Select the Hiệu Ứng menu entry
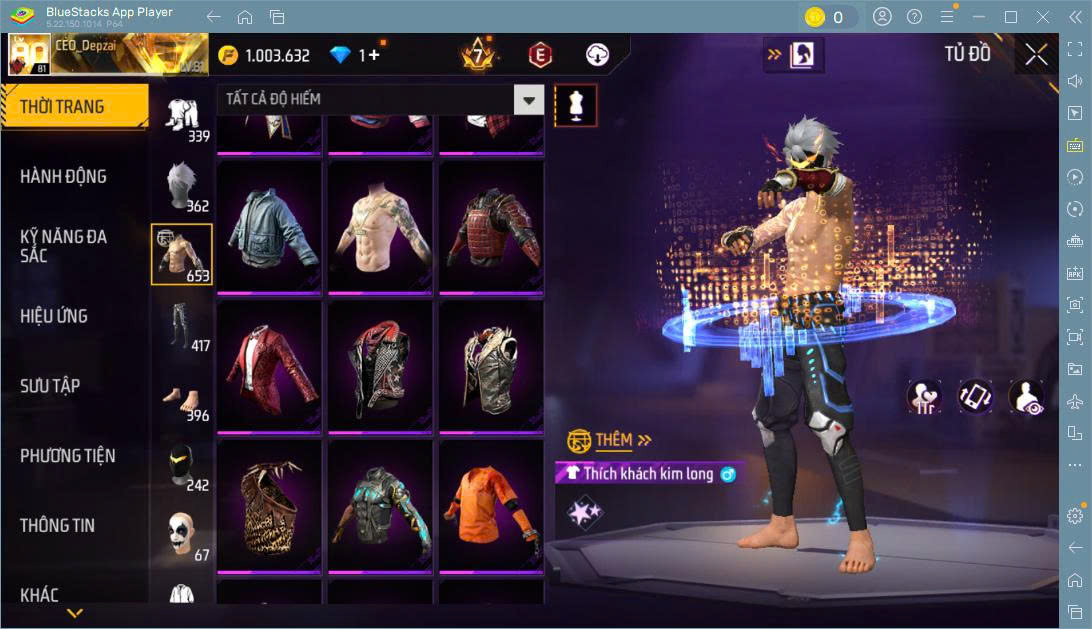The image size is (1092, 629). (54, 316)
